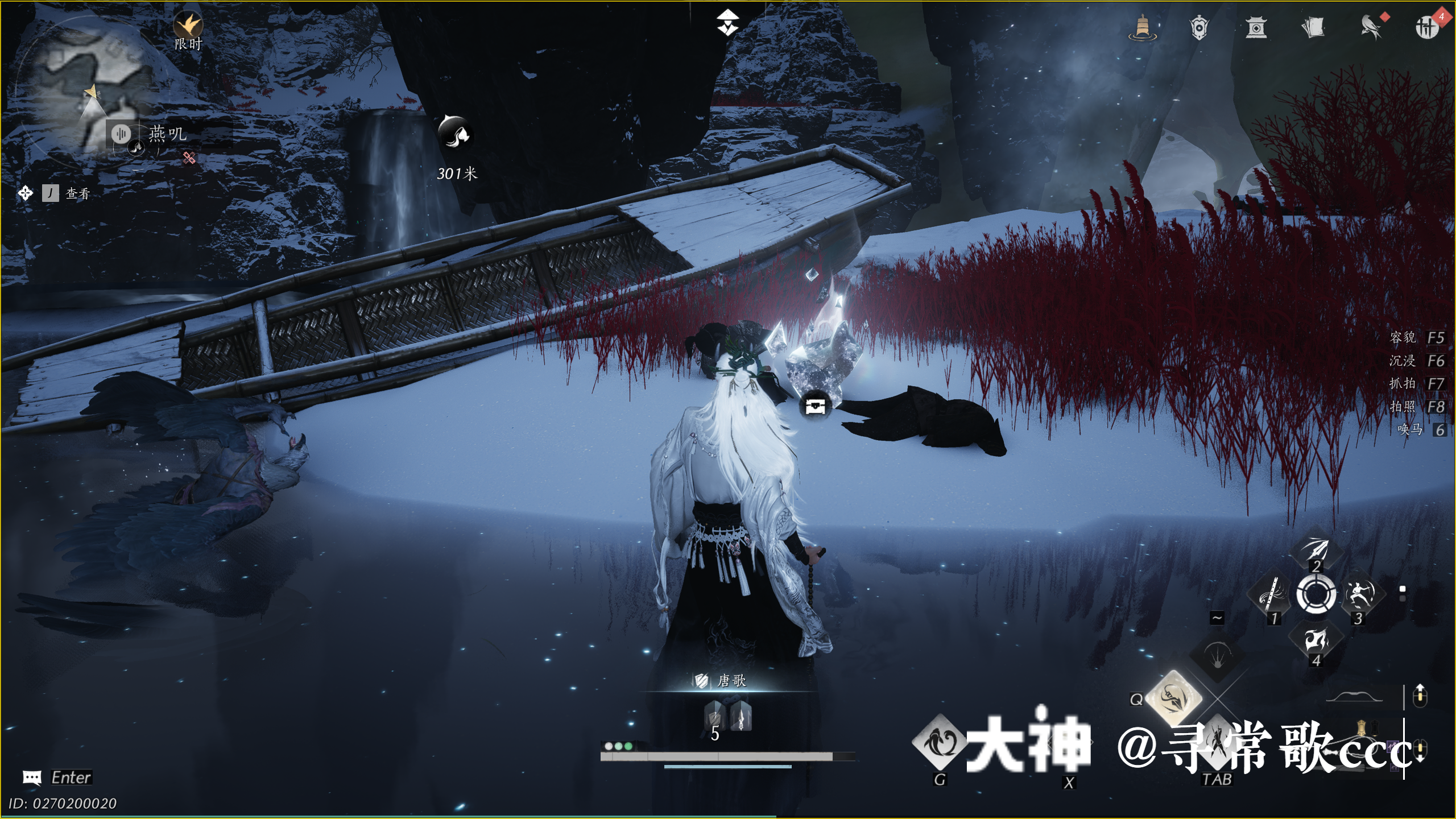This screenshot has height=819, width=1456.
Task: Open the pavilion shop icon
Action: point(1256,27)
